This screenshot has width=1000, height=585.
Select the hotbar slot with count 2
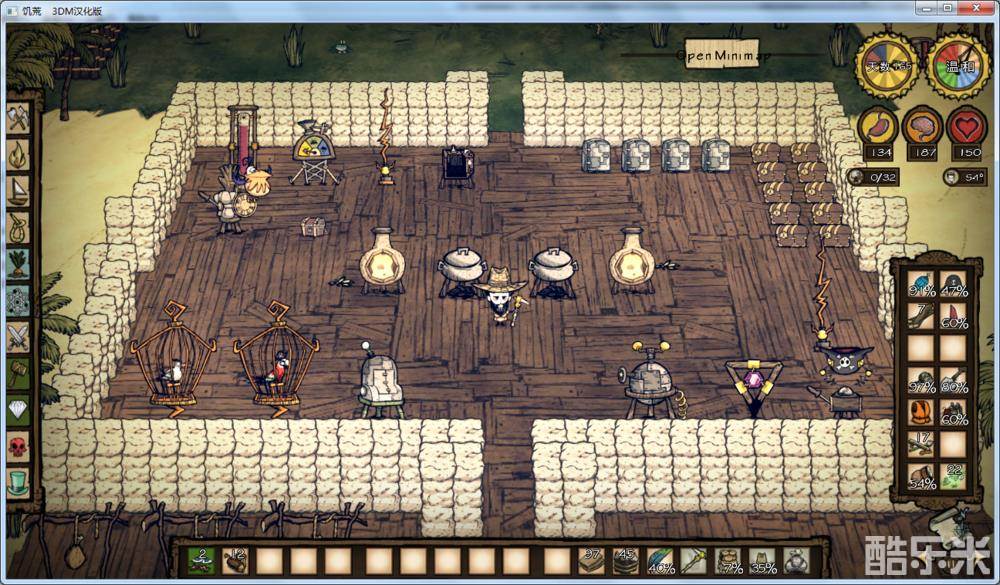pyautogui.click(x=201, y=560)
